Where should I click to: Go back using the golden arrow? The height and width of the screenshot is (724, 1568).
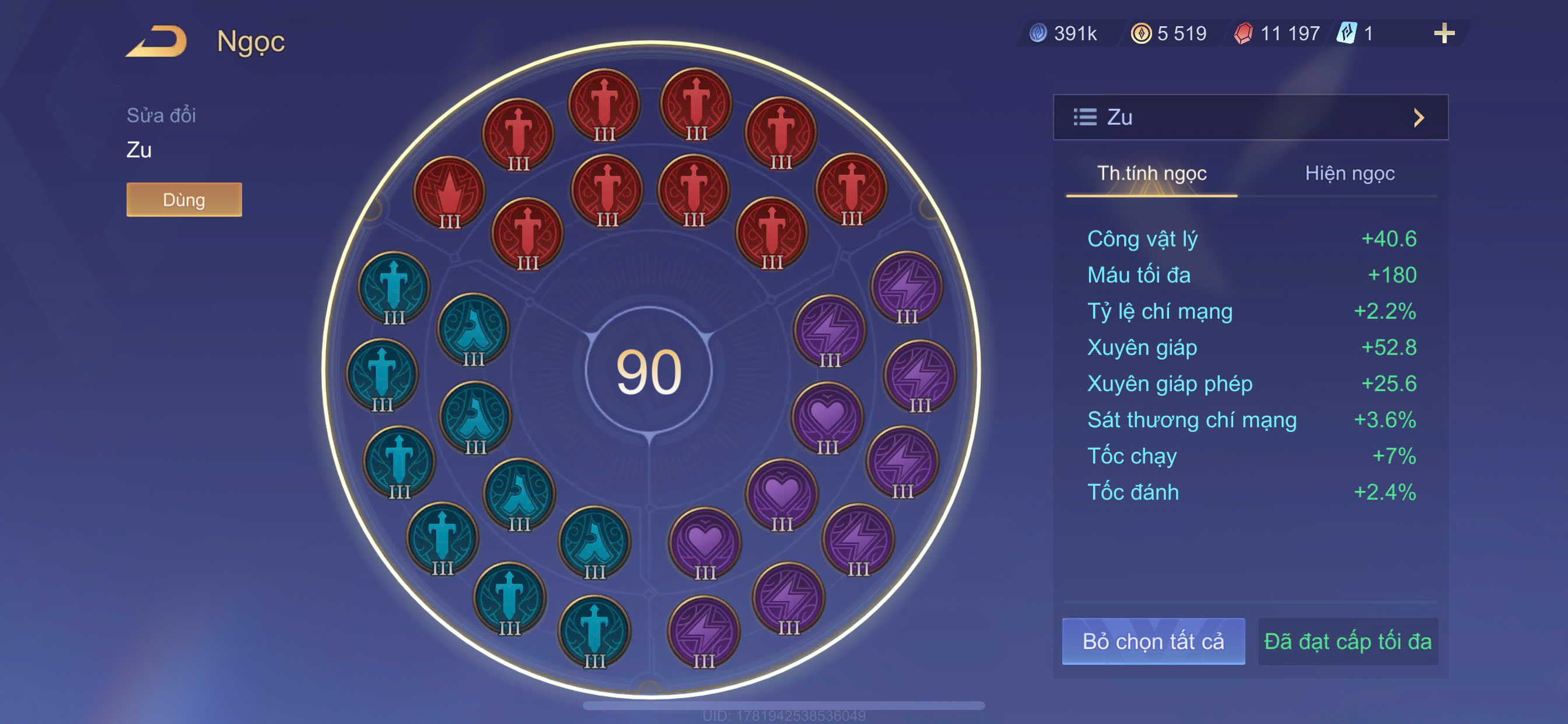[x=157, y=41]
